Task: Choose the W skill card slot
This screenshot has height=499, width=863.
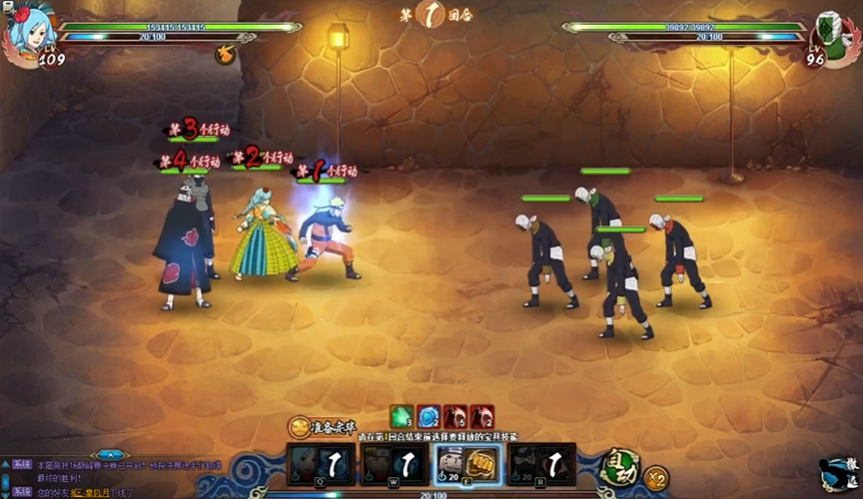Action: click(x=393, y=465)
